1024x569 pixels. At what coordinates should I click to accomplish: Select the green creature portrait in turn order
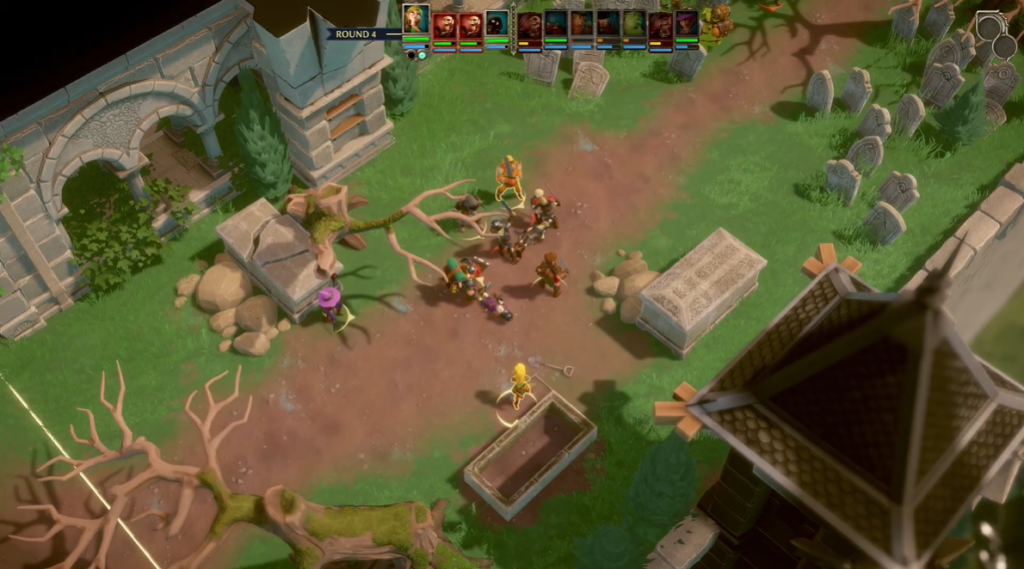(x=634, y=25)
